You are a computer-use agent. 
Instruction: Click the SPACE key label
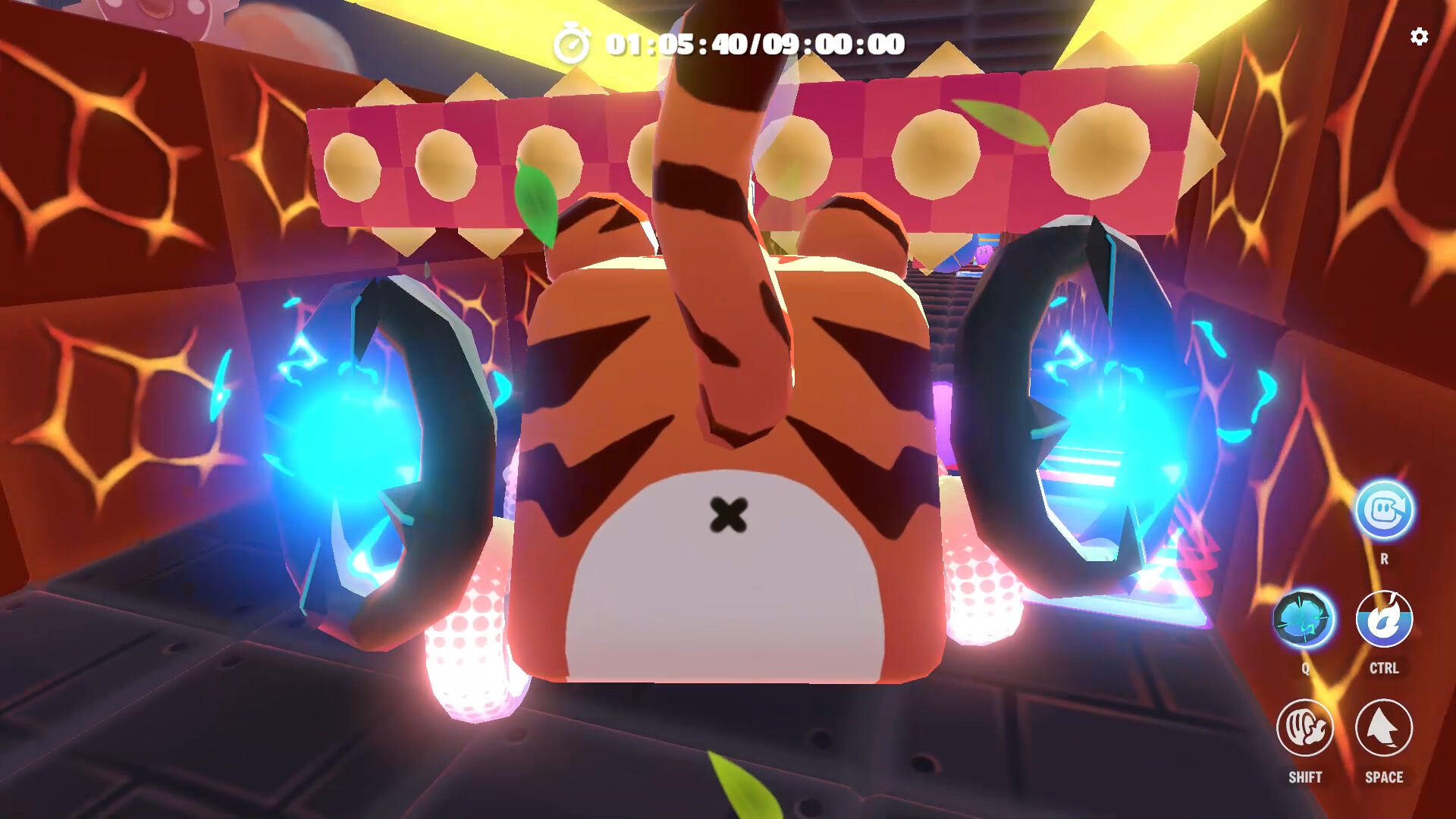(x=1385, y=777)
